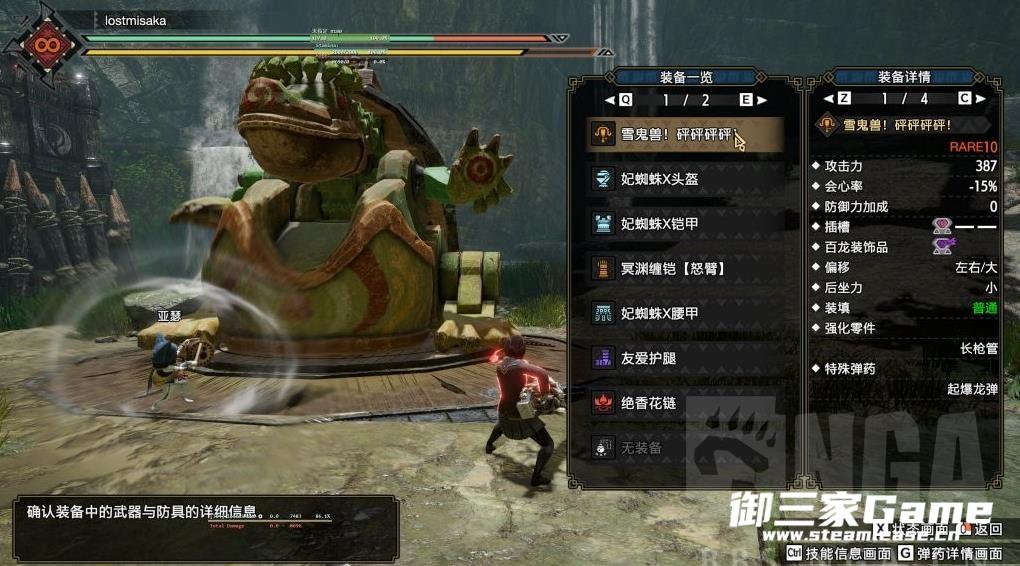Show previous 装备详情 page with left arrow
1020x566 pixels.
pos(828,99)
